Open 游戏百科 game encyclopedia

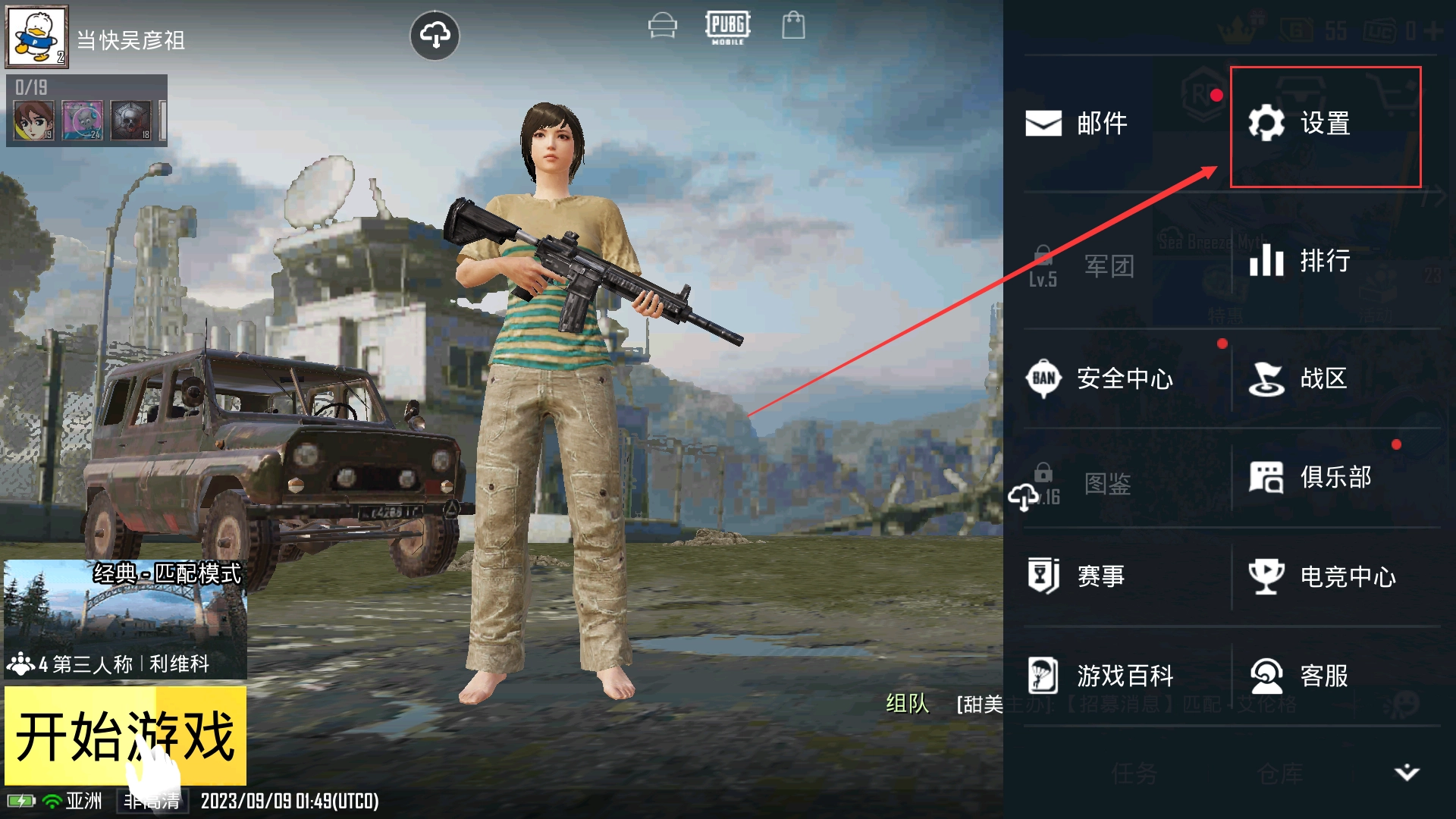1100,676
